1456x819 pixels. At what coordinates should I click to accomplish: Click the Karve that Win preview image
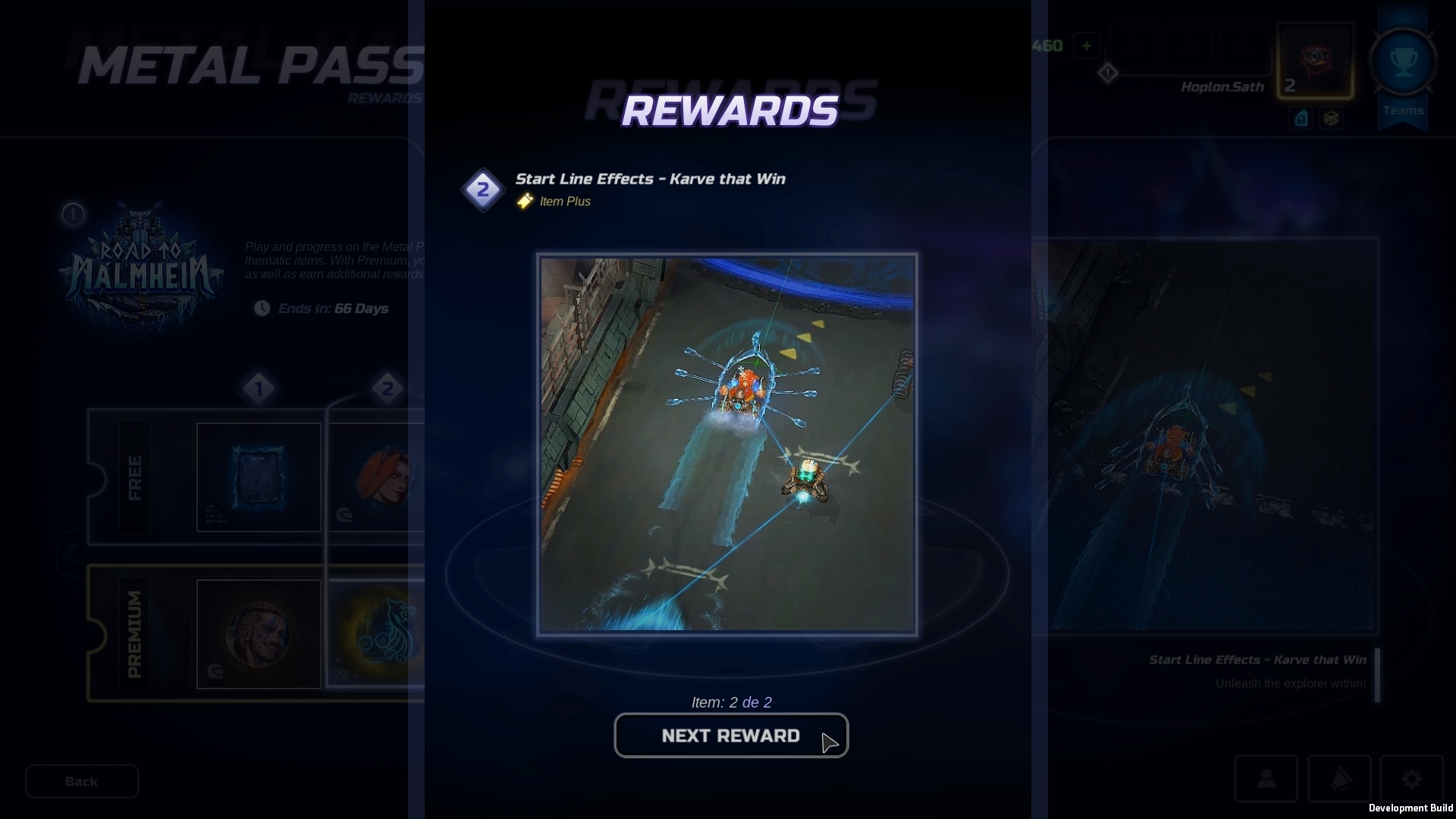pyautogui.click(x=727, y=444)
